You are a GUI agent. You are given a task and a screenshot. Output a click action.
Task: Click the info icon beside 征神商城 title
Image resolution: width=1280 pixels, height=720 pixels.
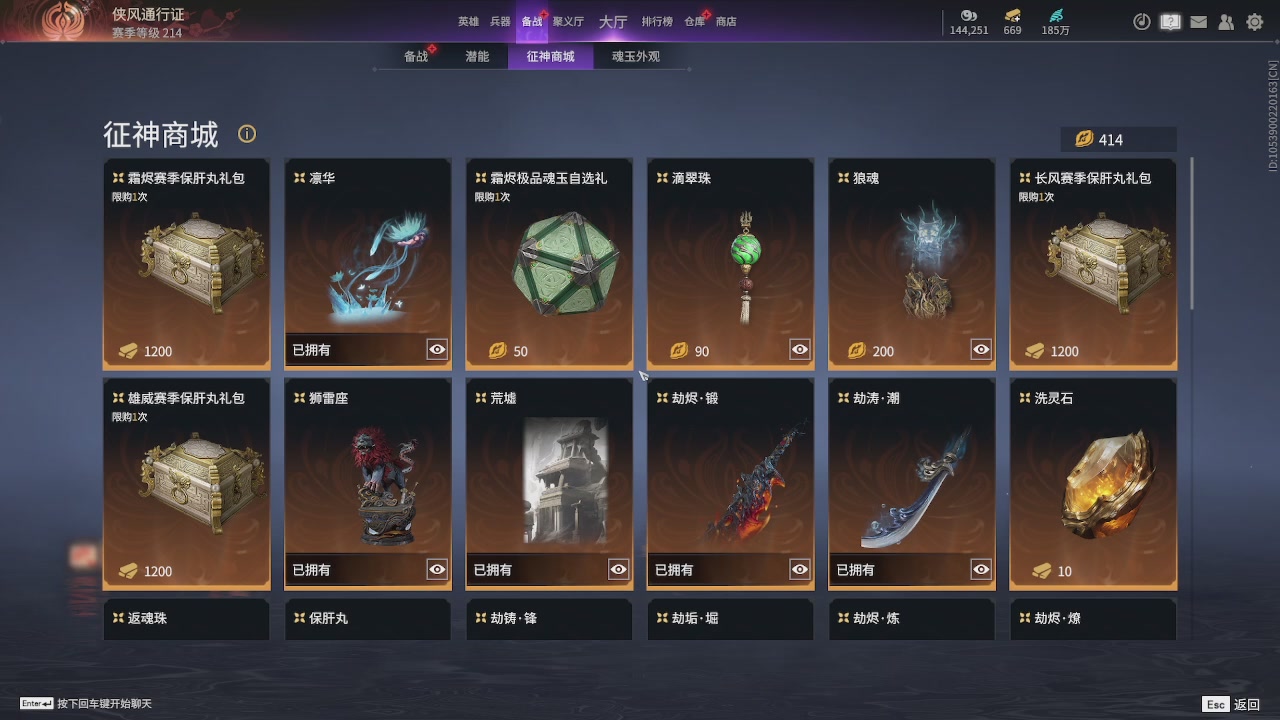pos(246,133)
